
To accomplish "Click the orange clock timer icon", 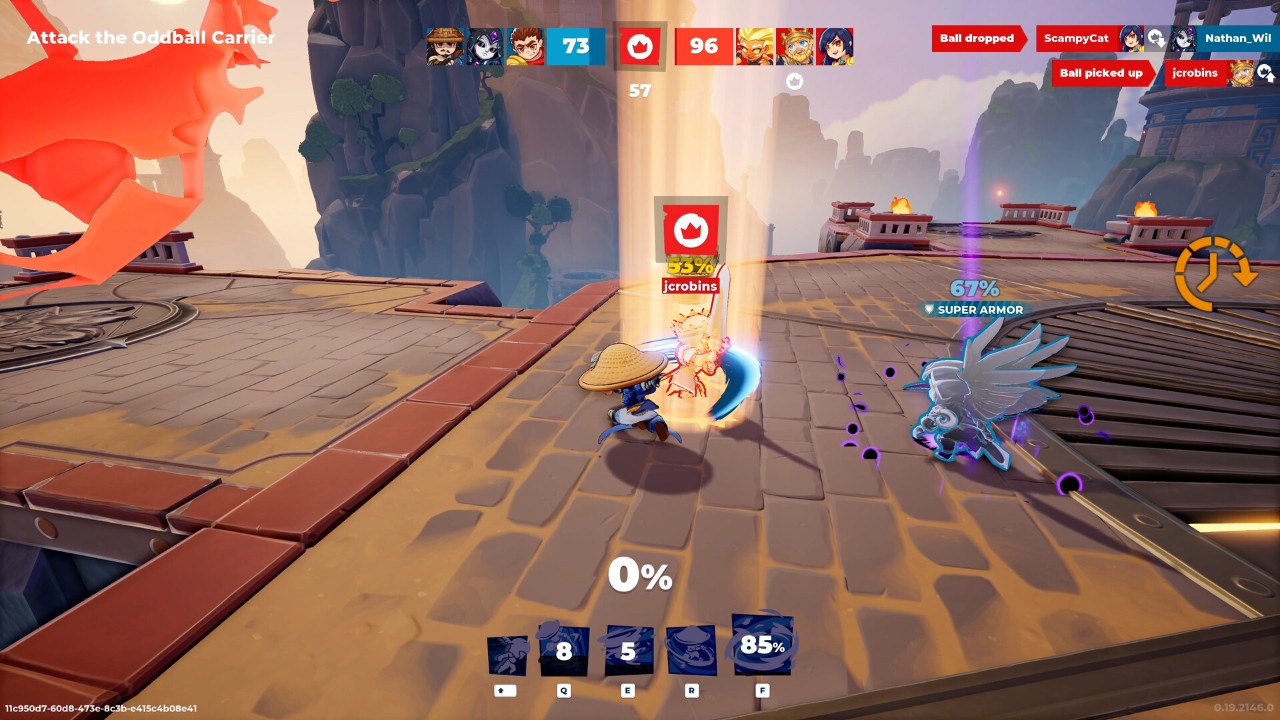I will pos(1214,273).
